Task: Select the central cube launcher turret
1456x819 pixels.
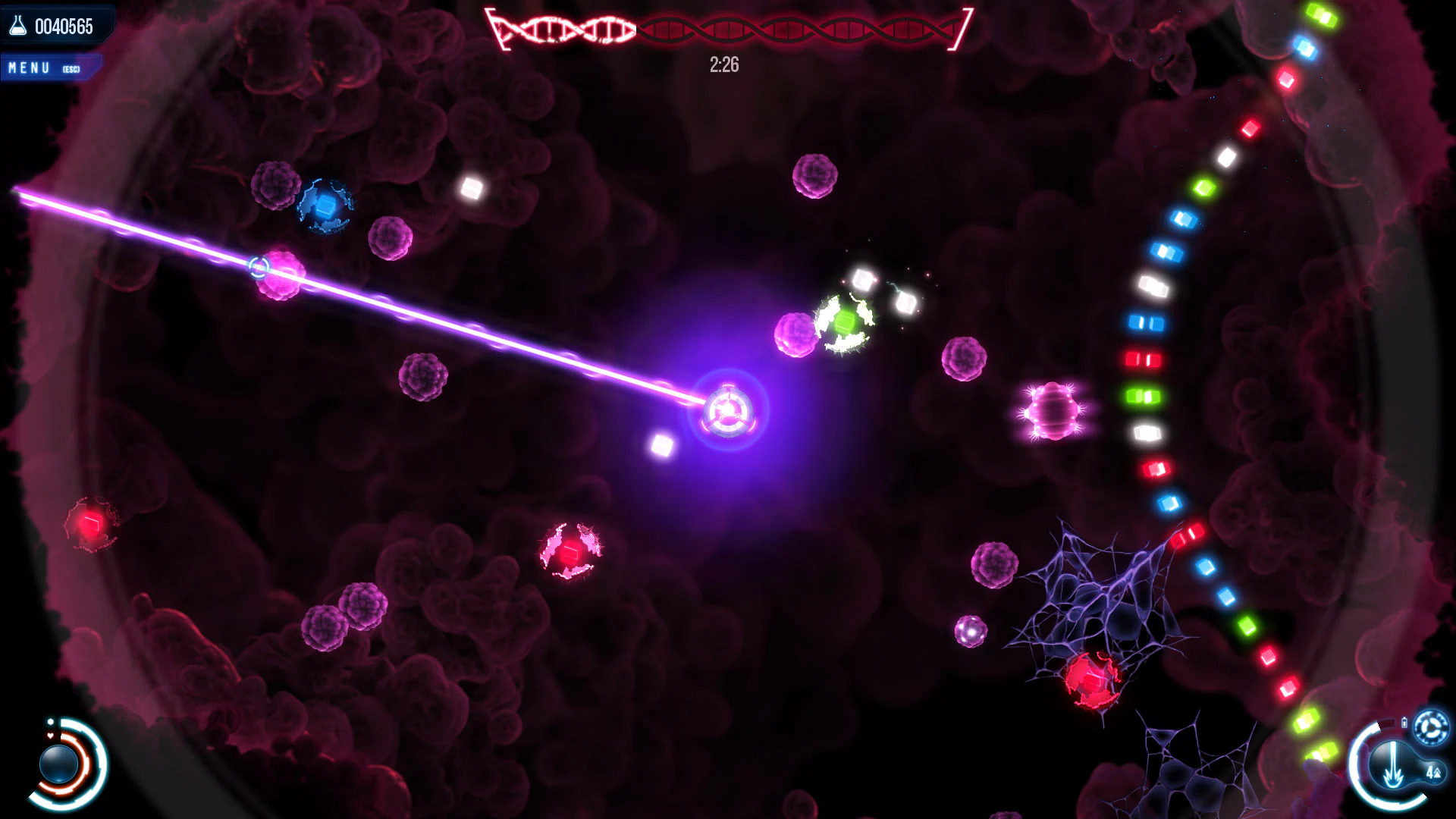Action: pos(730,412)
